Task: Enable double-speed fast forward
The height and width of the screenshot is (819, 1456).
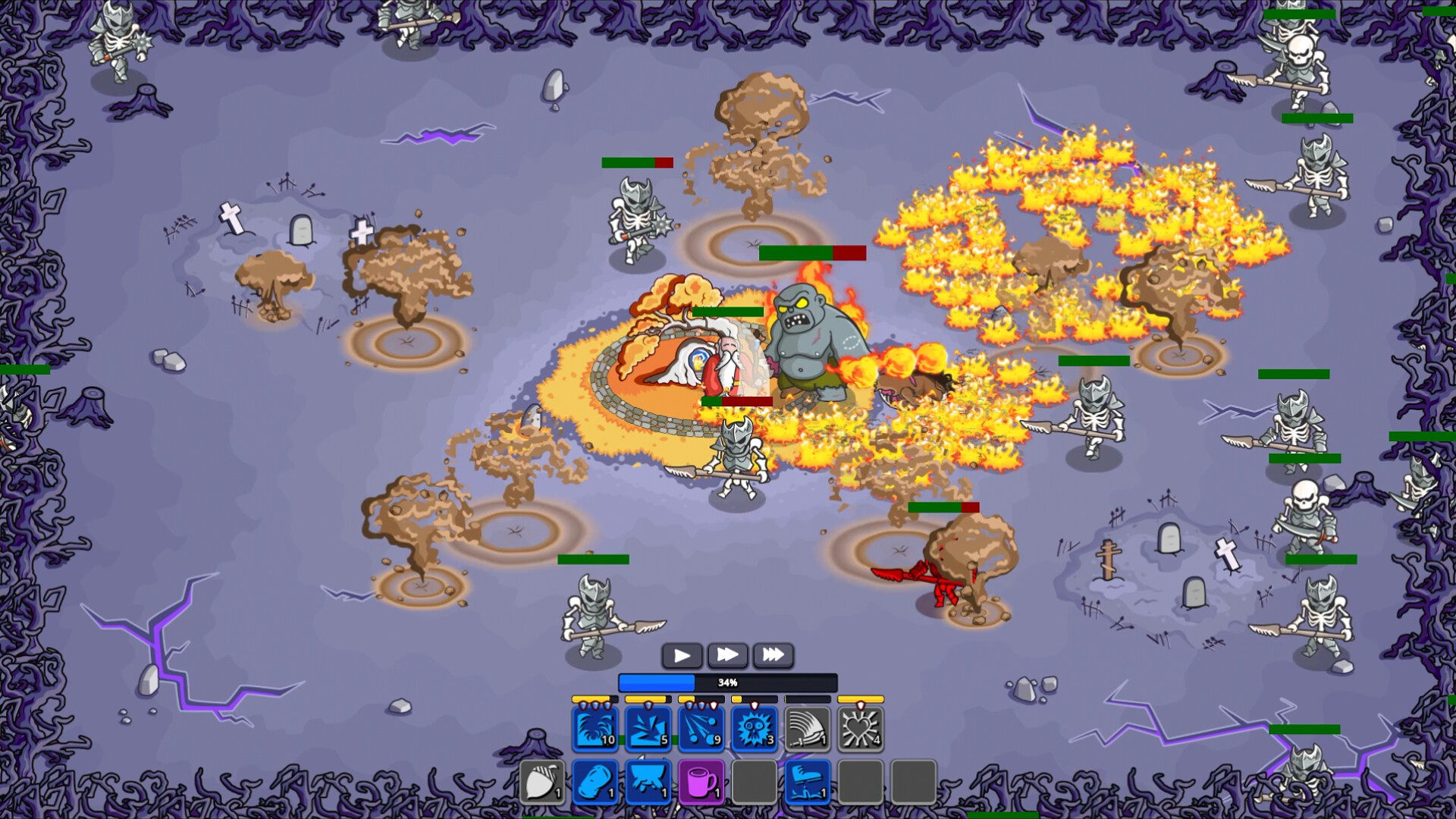Action: [727, 654]
